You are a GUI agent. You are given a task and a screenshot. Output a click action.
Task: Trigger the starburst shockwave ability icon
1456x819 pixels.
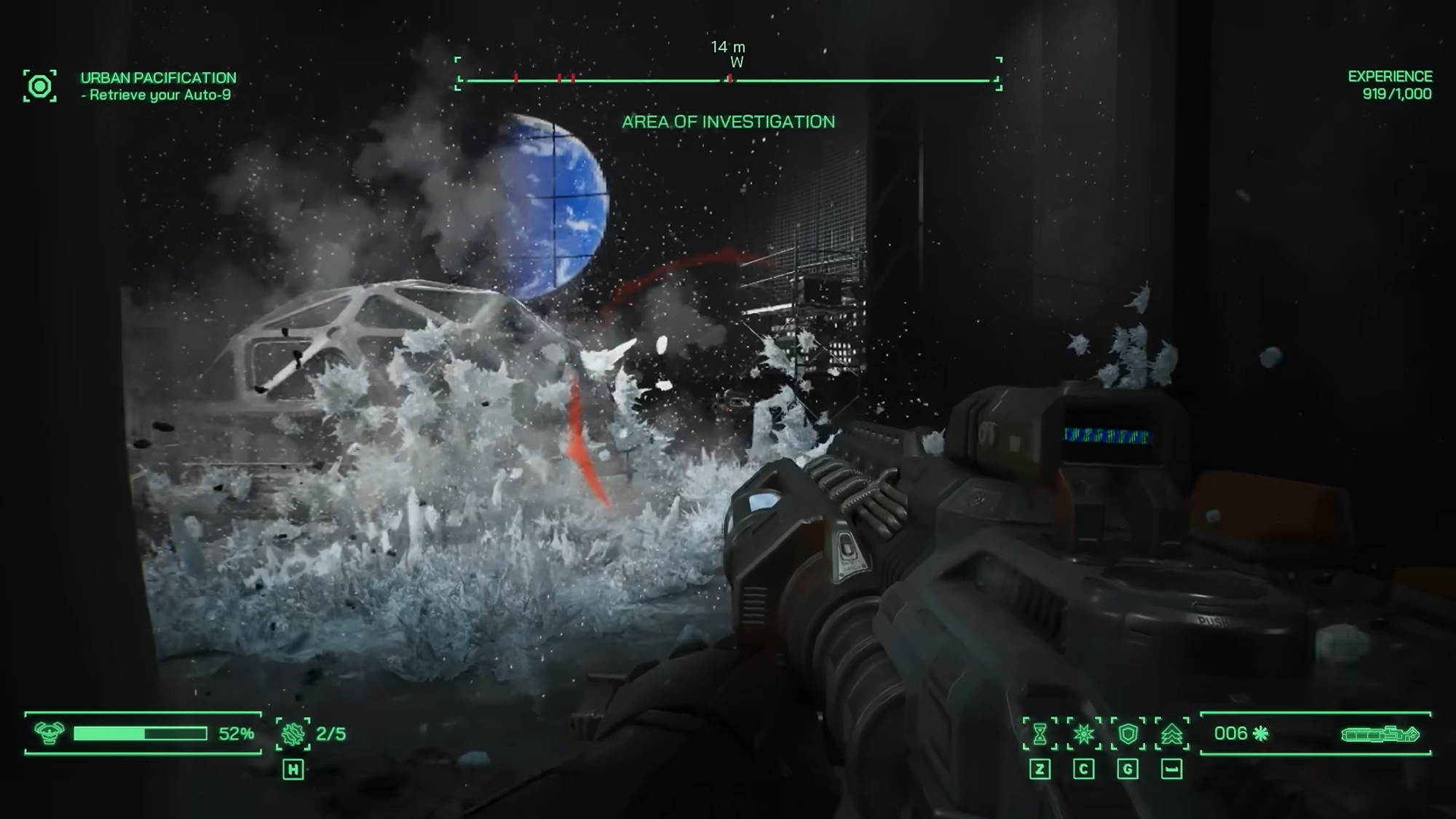click(1083, 734)
